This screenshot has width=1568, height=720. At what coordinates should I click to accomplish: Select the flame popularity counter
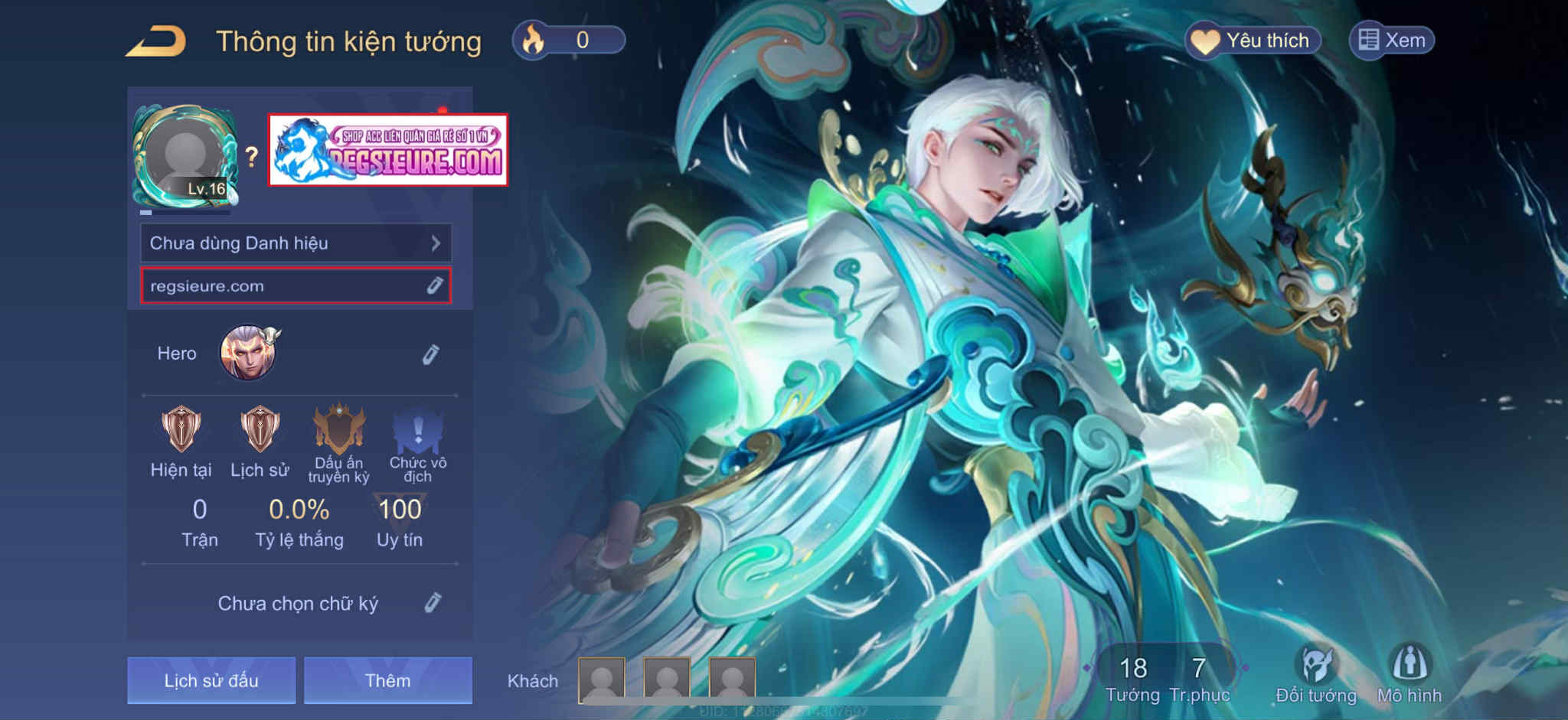pyautogui.click(x=569, y=40)
